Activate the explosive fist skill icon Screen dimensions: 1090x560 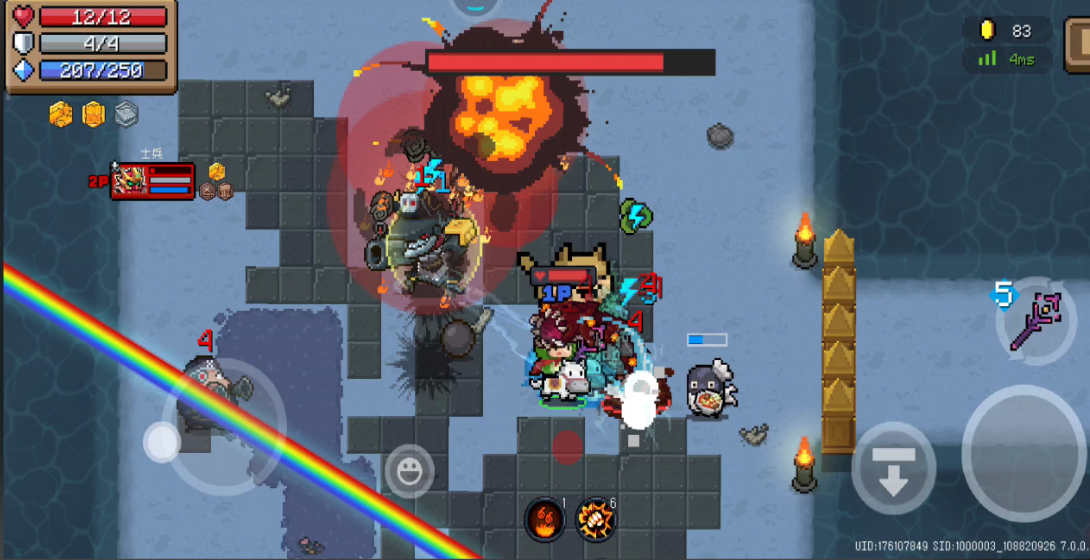[595, 517]
